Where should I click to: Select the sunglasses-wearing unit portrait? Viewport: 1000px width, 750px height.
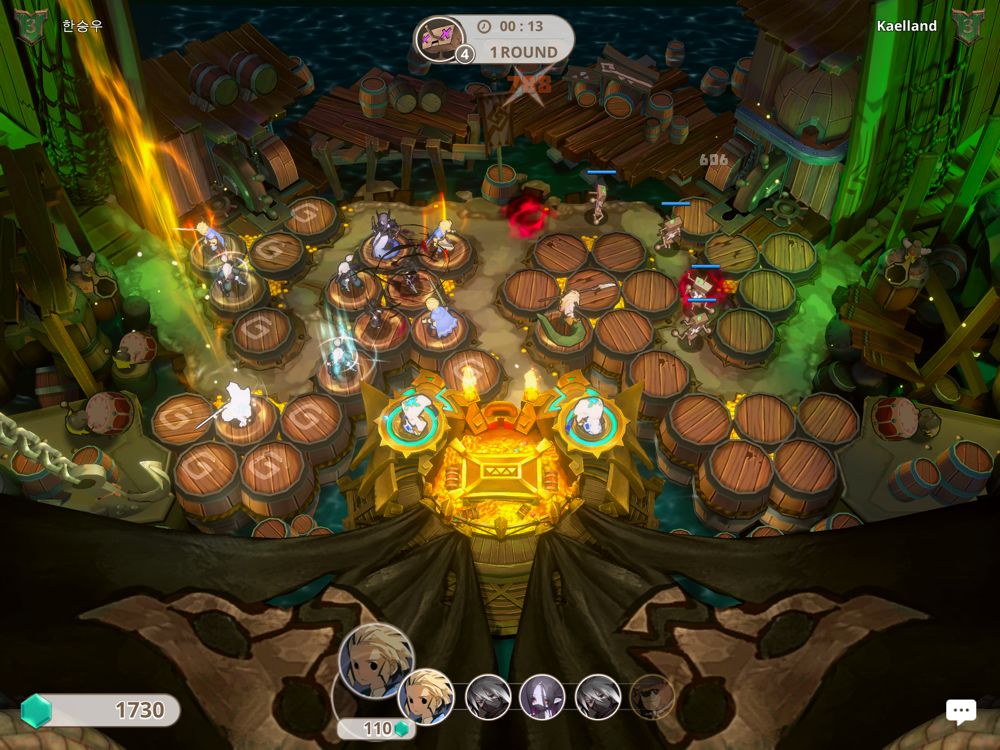pyautogui.click(x=652, y=697)
